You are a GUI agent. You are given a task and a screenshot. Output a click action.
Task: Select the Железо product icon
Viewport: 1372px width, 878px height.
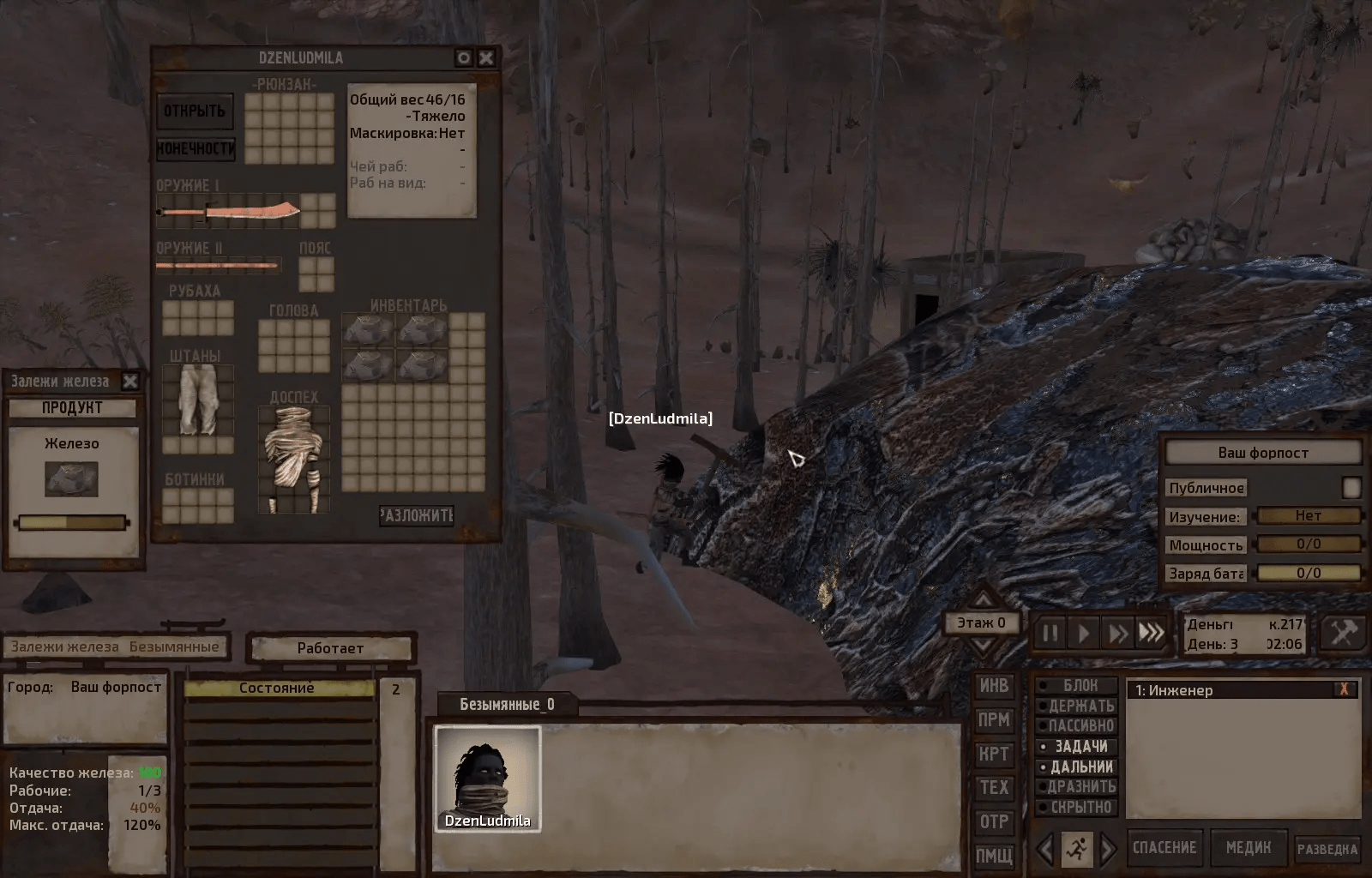click(72, 479)
